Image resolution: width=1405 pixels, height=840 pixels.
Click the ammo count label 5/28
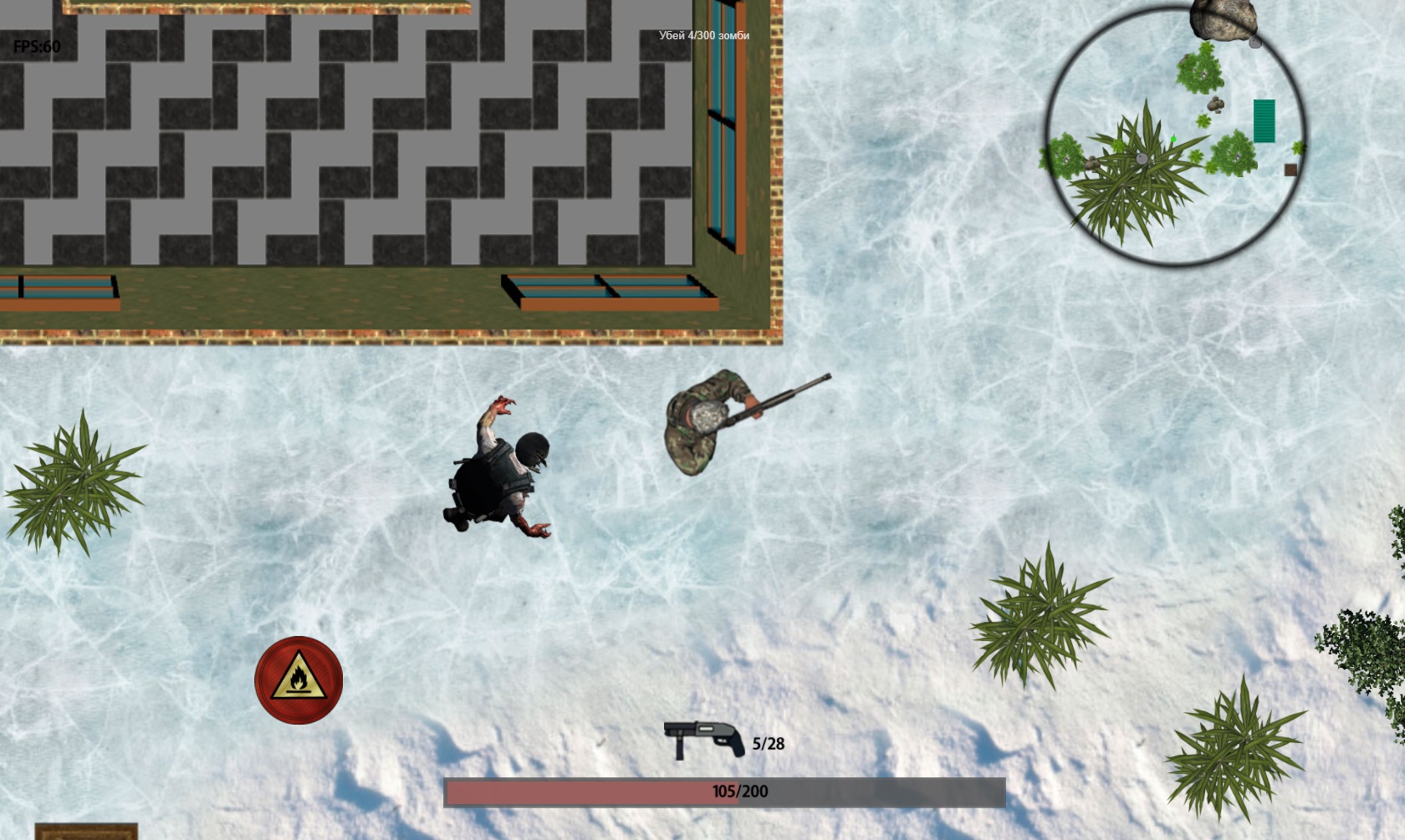769,742
